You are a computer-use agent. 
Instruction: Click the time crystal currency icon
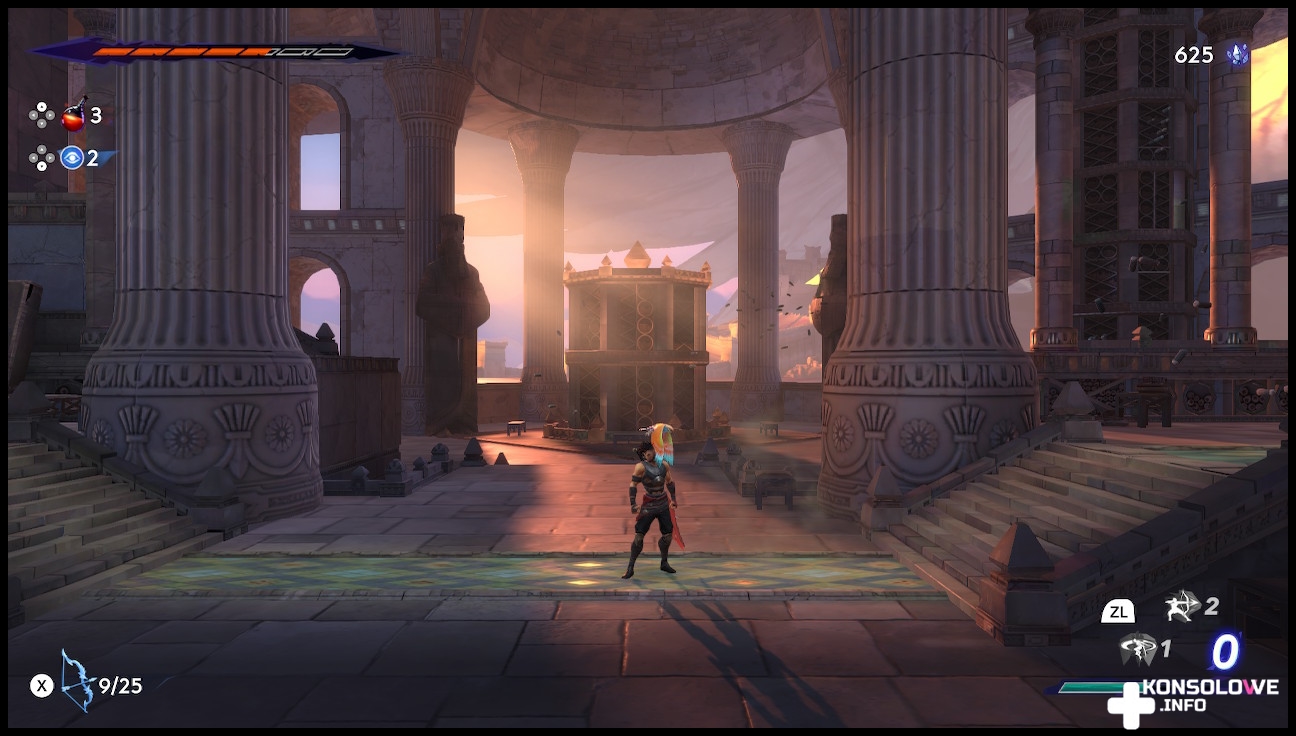[1238, 55]
